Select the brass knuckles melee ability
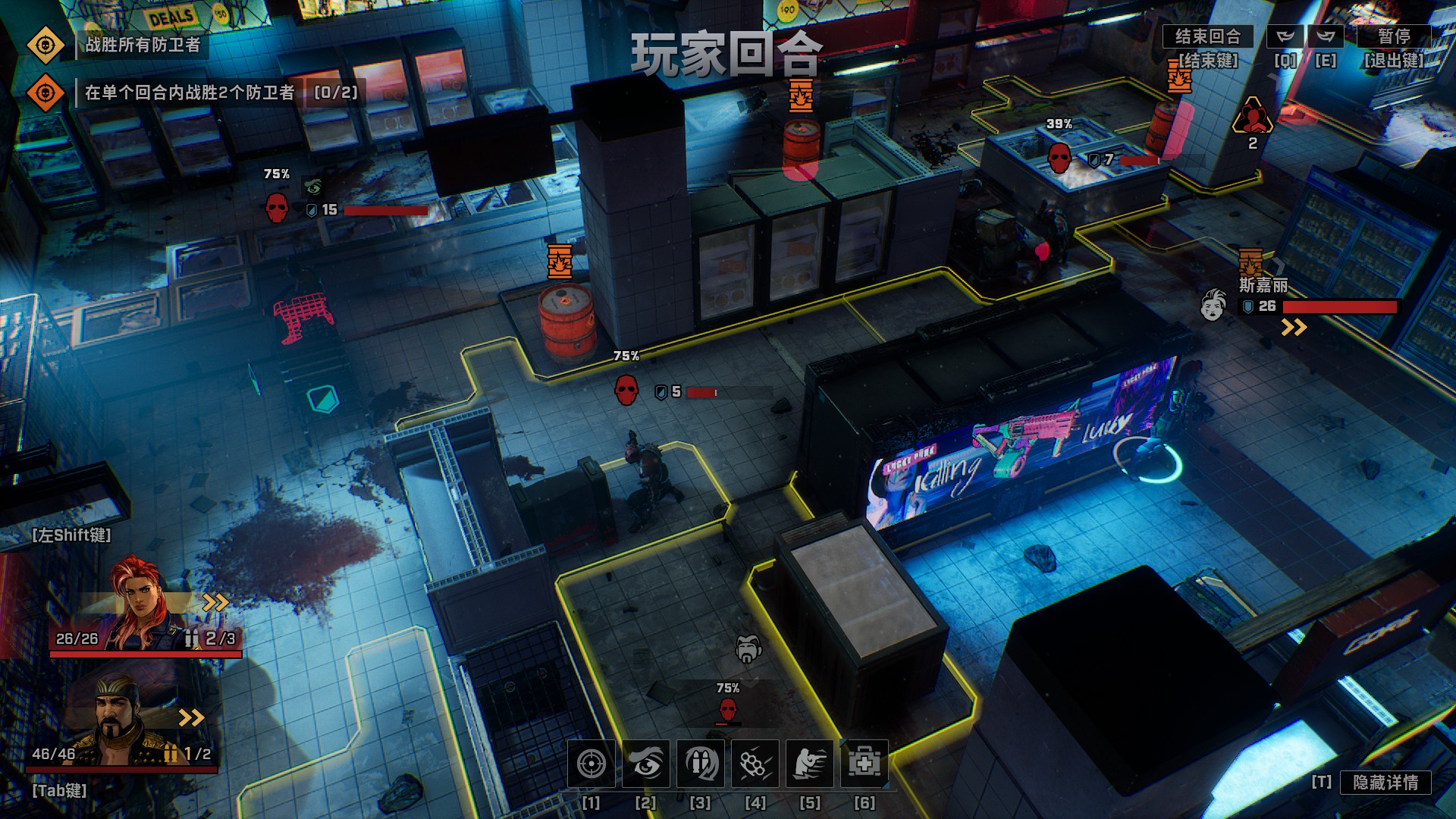 pos(755,764)
